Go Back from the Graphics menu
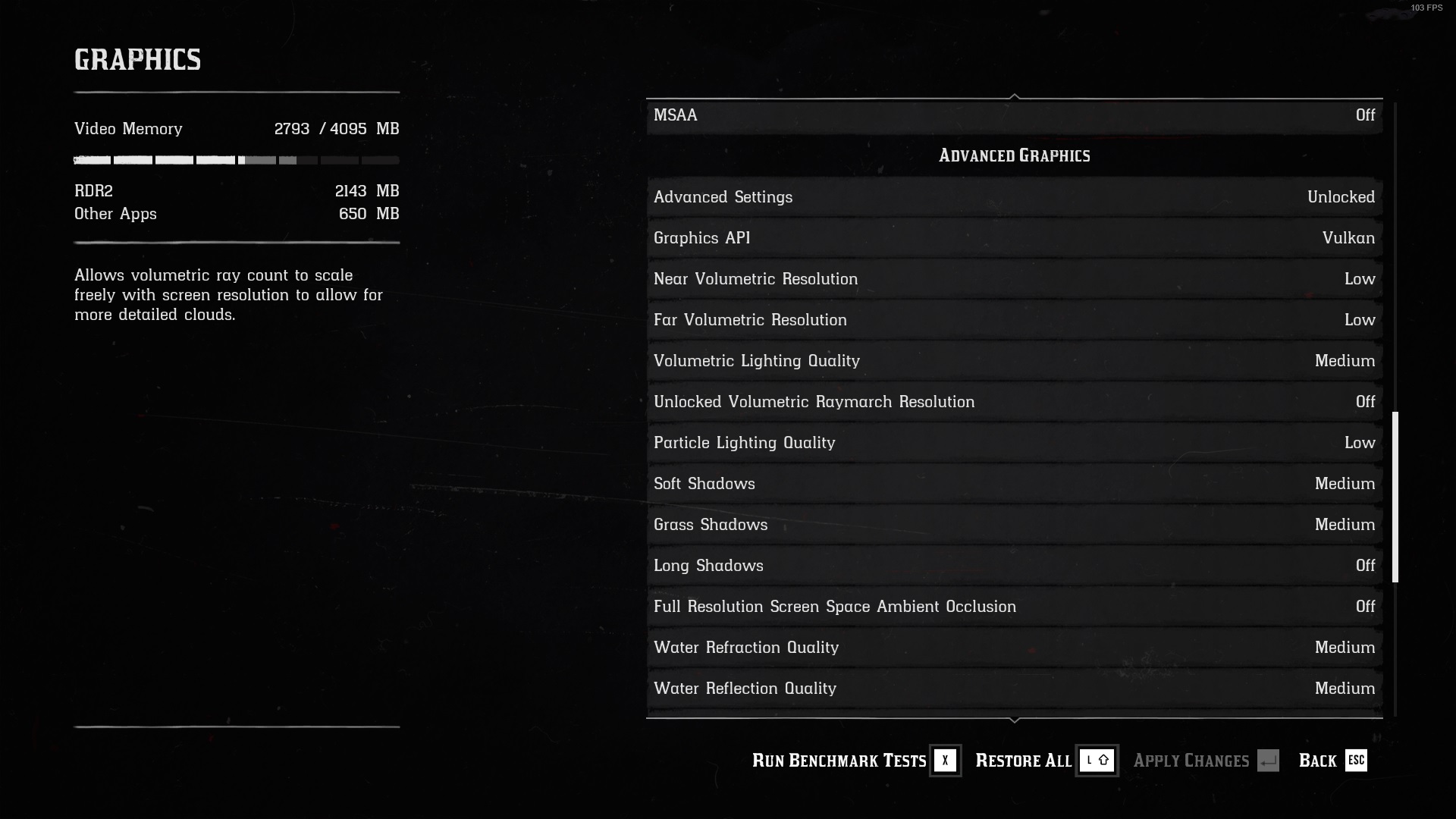The image size is (1456, 819). pyautogui.click(x=1332, y=761)
